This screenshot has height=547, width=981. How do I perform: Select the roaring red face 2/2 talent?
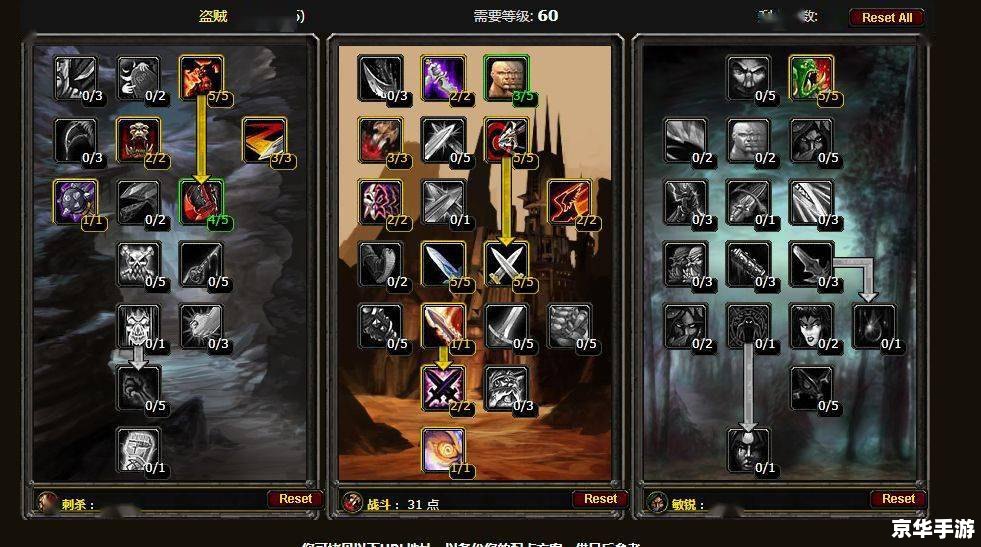[x=138, y=139]
